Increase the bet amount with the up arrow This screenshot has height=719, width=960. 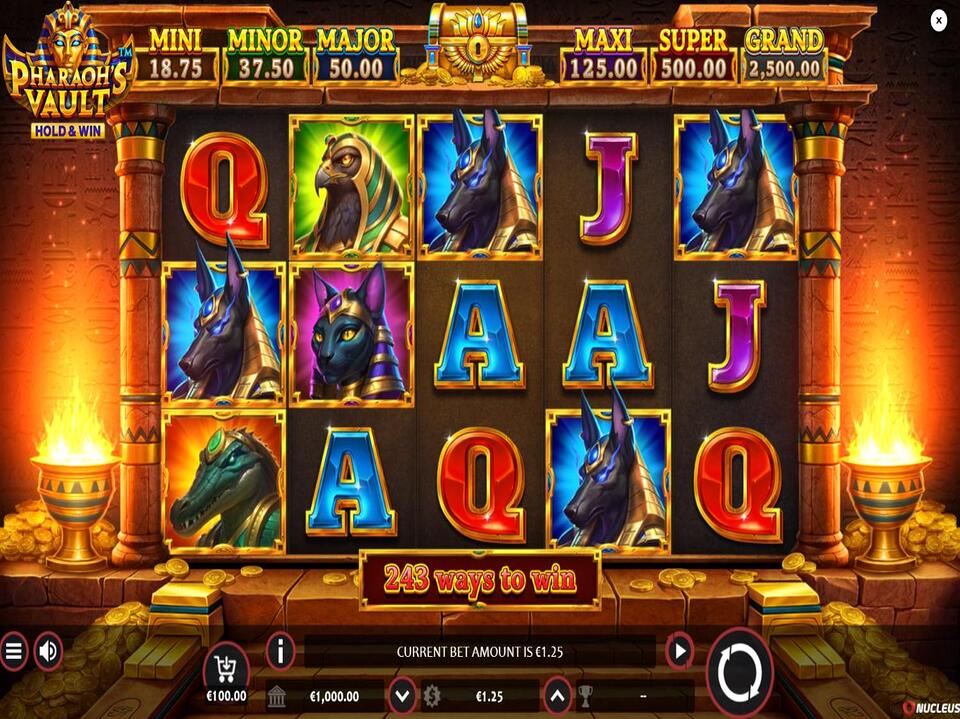pyautogui.click(x=555, y=695)
